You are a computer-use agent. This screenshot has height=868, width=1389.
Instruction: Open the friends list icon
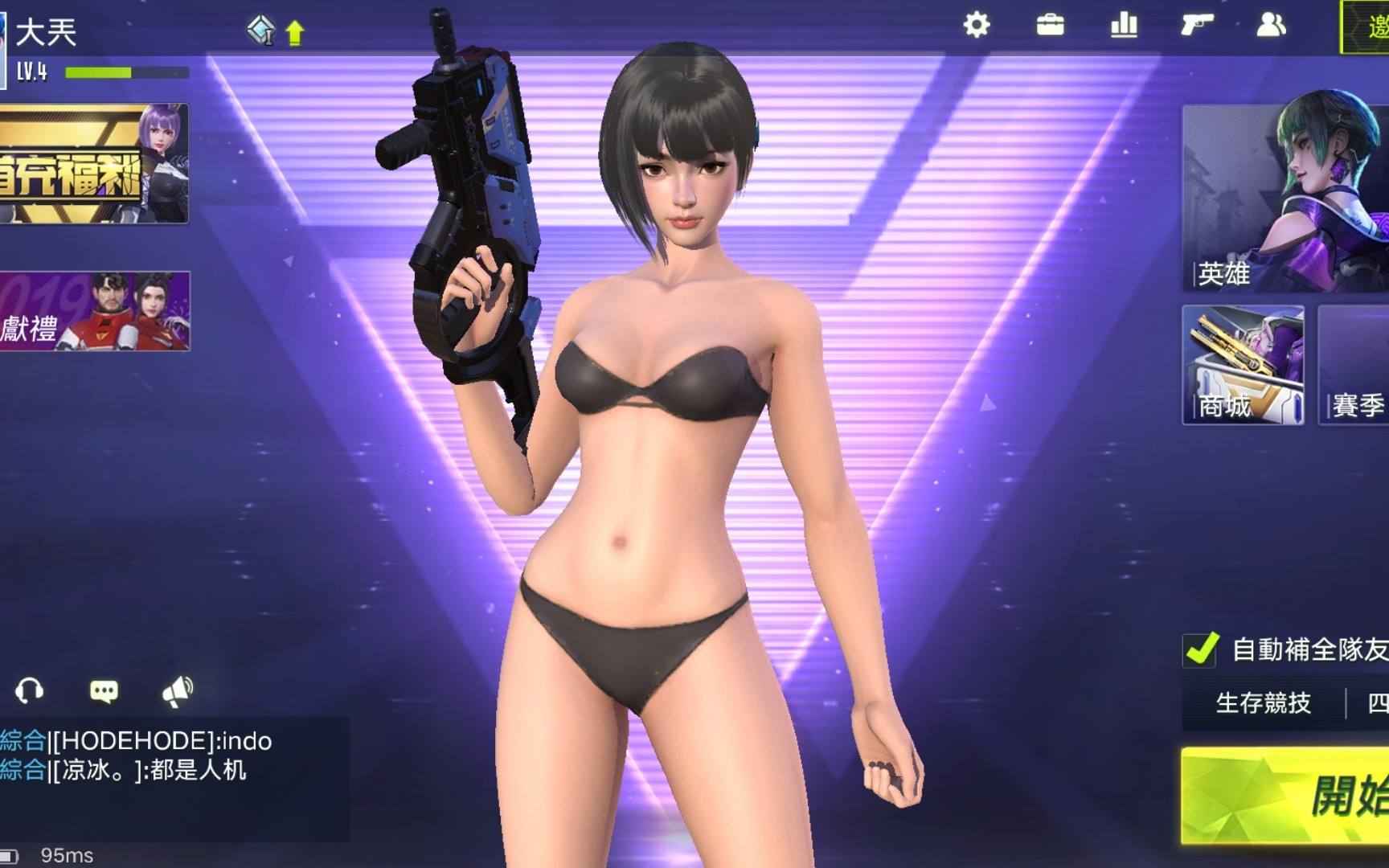pyautogui.click(x=1271, y=26)
